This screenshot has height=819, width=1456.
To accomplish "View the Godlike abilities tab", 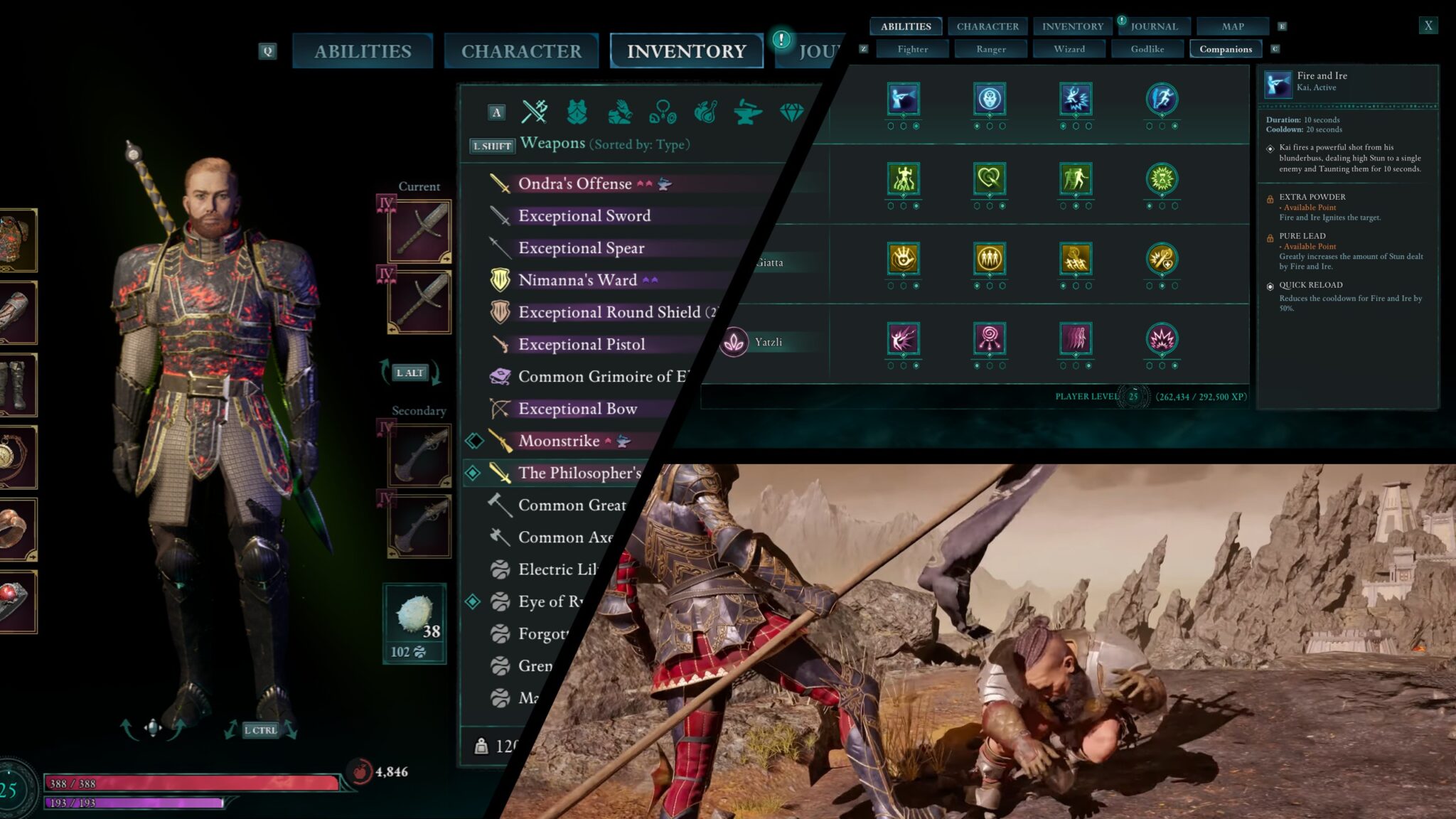I will [1147, 49].
